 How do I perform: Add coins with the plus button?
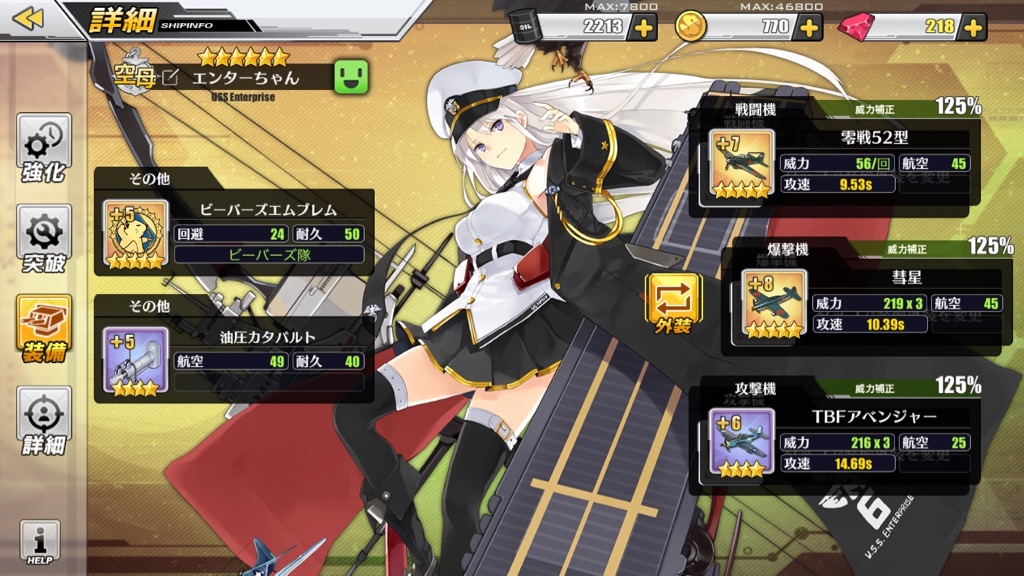(809, 27)
